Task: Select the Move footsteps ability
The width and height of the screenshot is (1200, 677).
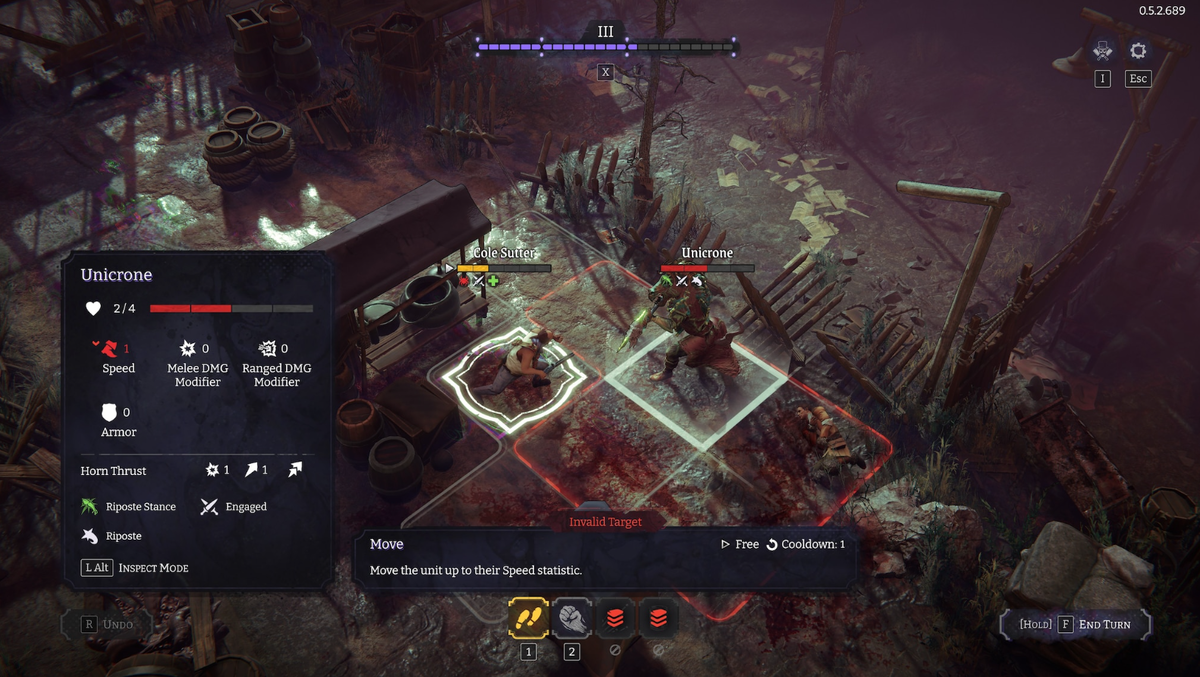Action: [528, 618]
